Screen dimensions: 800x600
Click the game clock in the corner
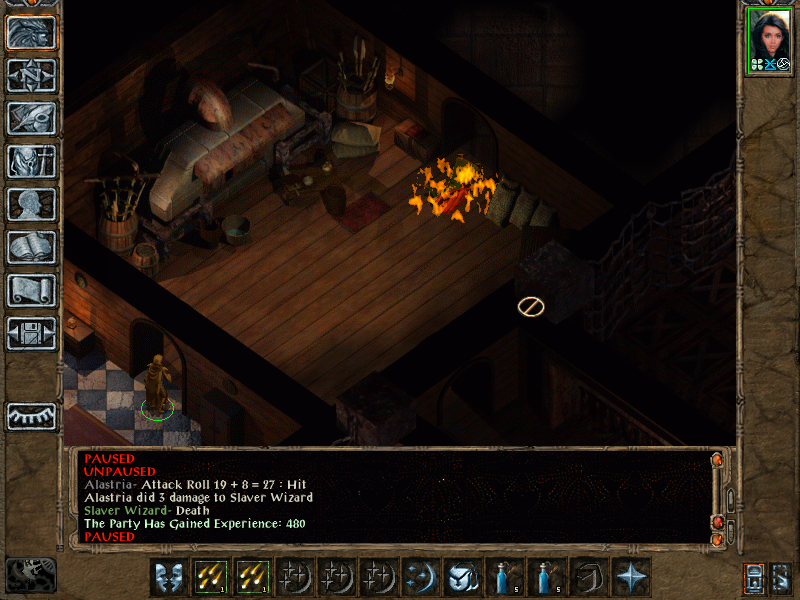coord(31,574)
